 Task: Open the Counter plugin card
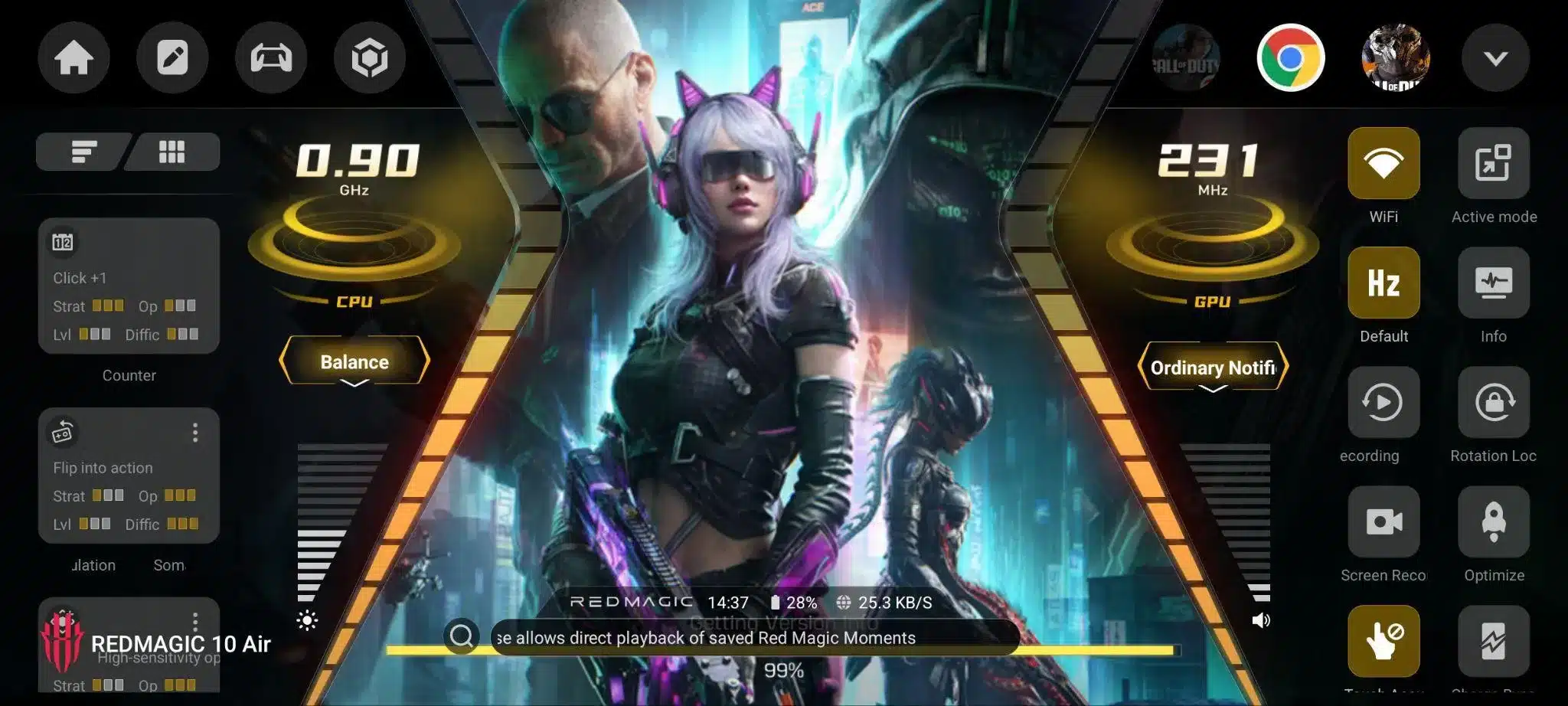point(129,286)
